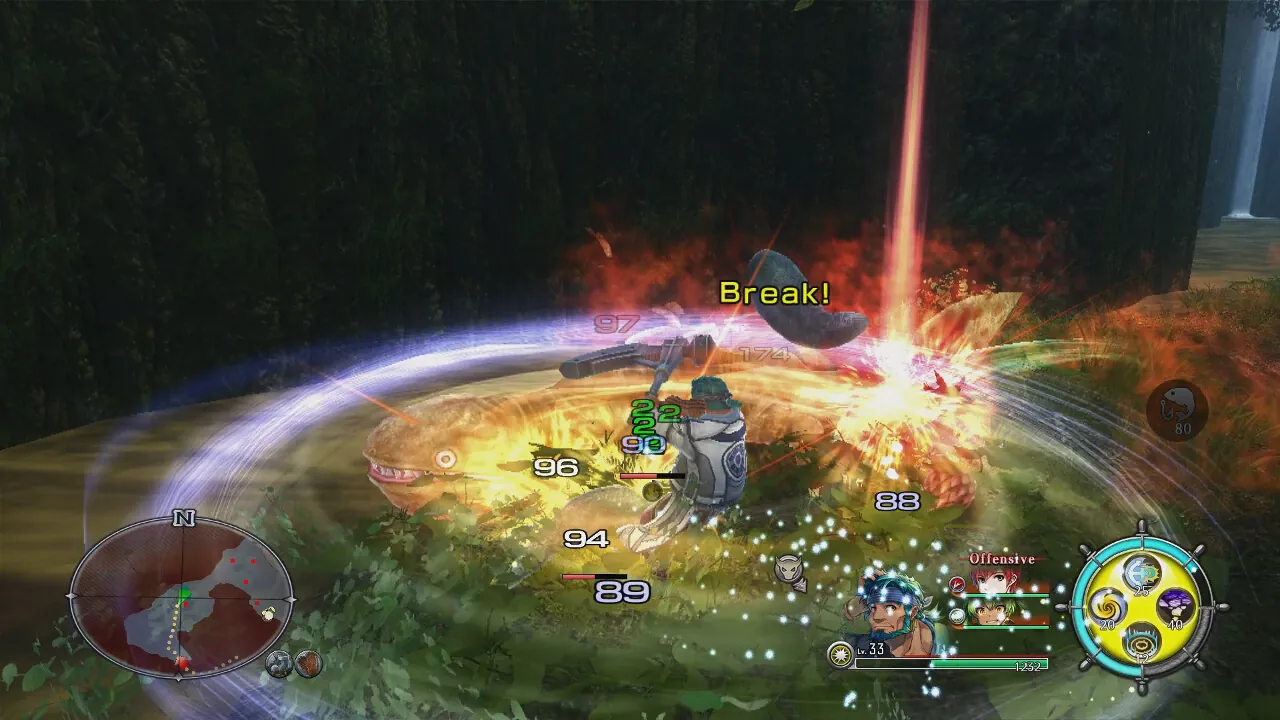1280x720 pixels.
Task: Trigger the eye-slam skill costing 12 SP
Action: [1140, 642]
